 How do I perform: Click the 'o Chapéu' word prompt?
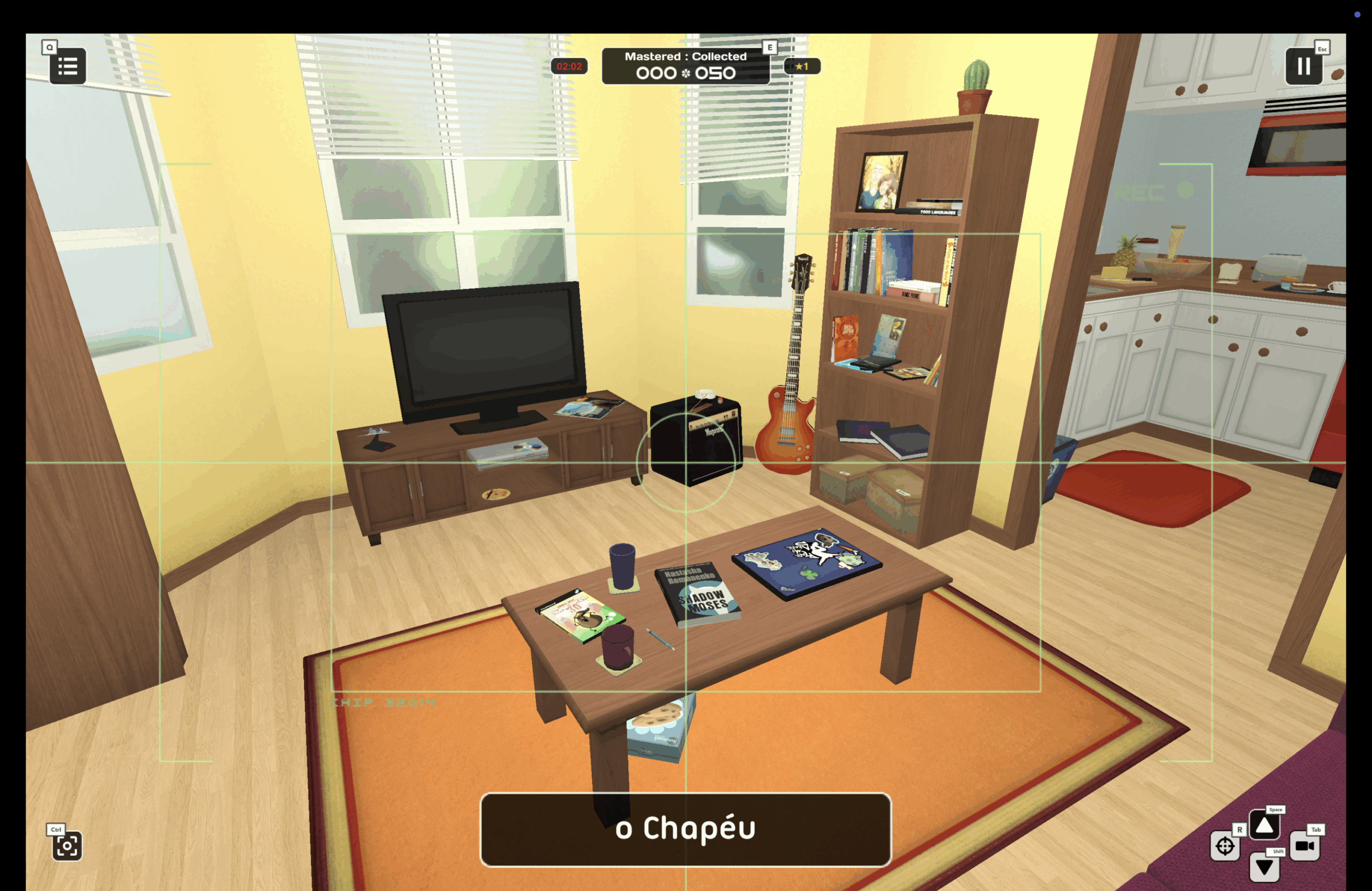point(685,829)
